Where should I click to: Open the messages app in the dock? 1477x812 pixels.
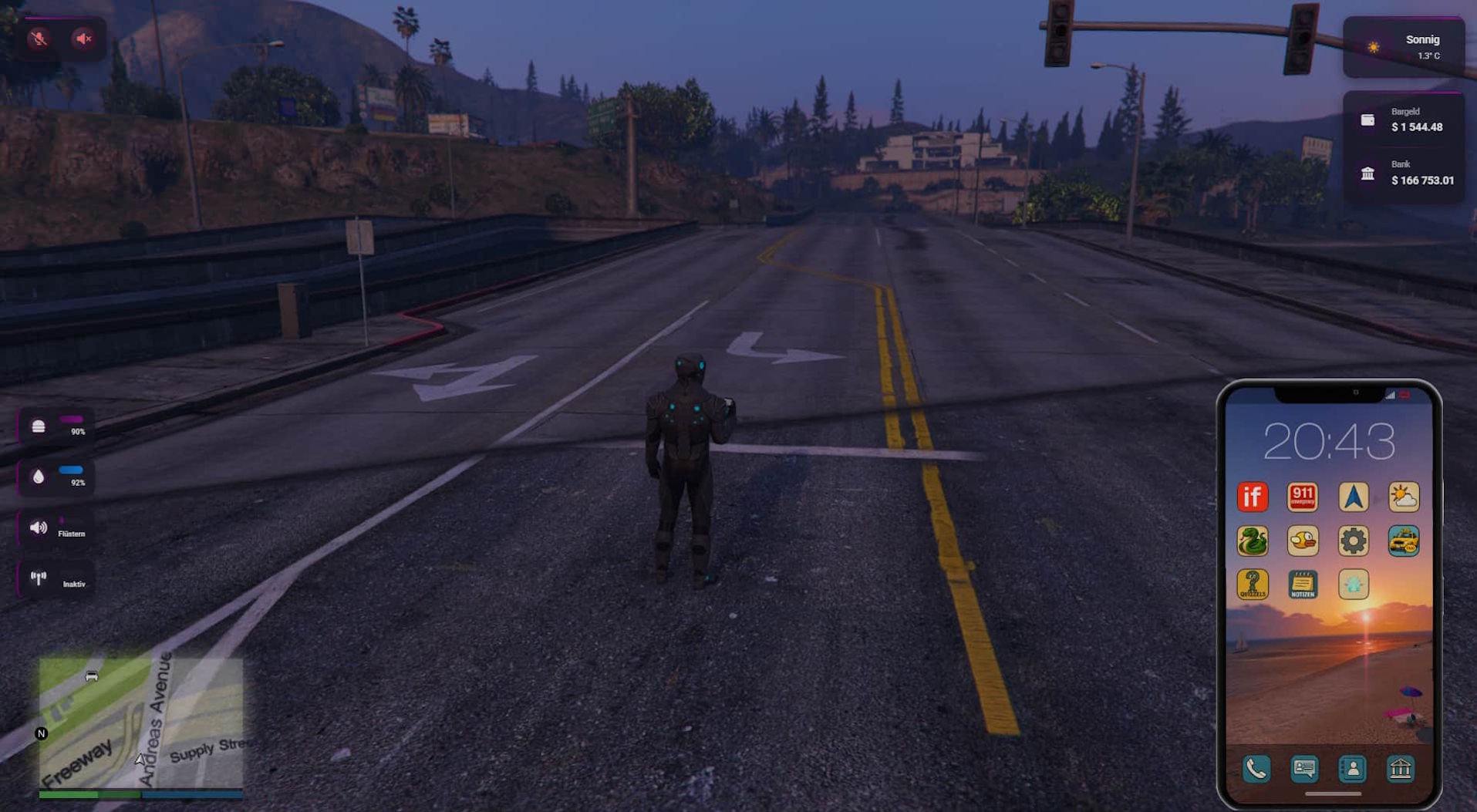point(1304,769)
